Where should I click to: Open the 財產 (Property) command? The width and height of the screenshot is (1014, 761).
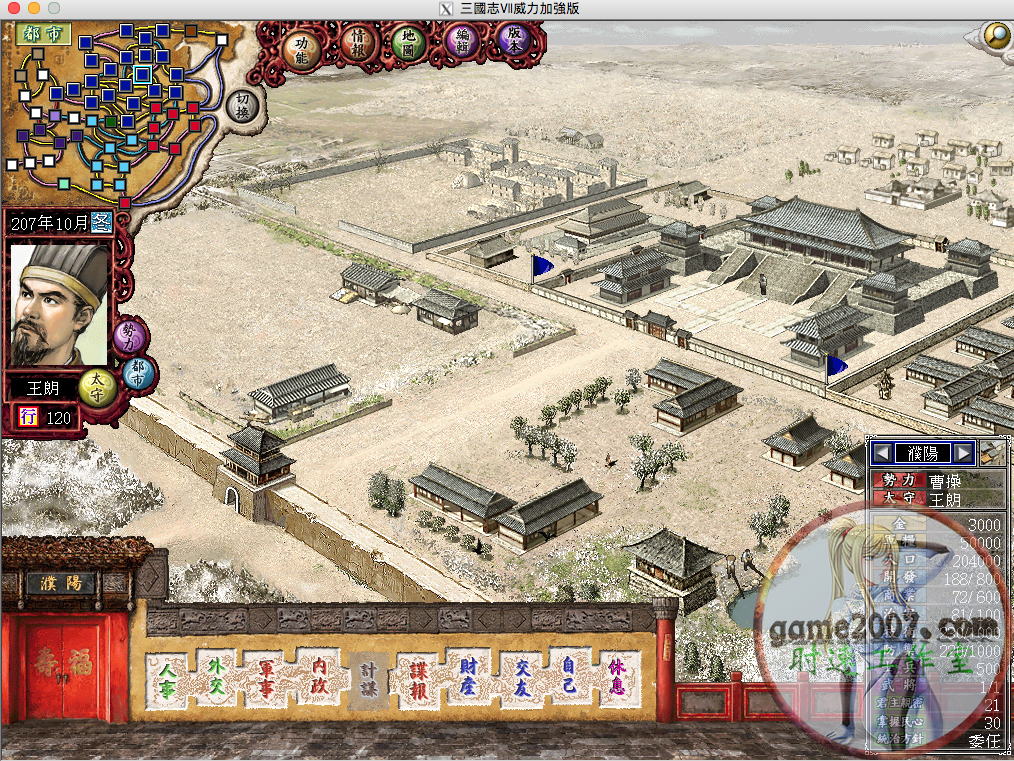tap(469, 678)
